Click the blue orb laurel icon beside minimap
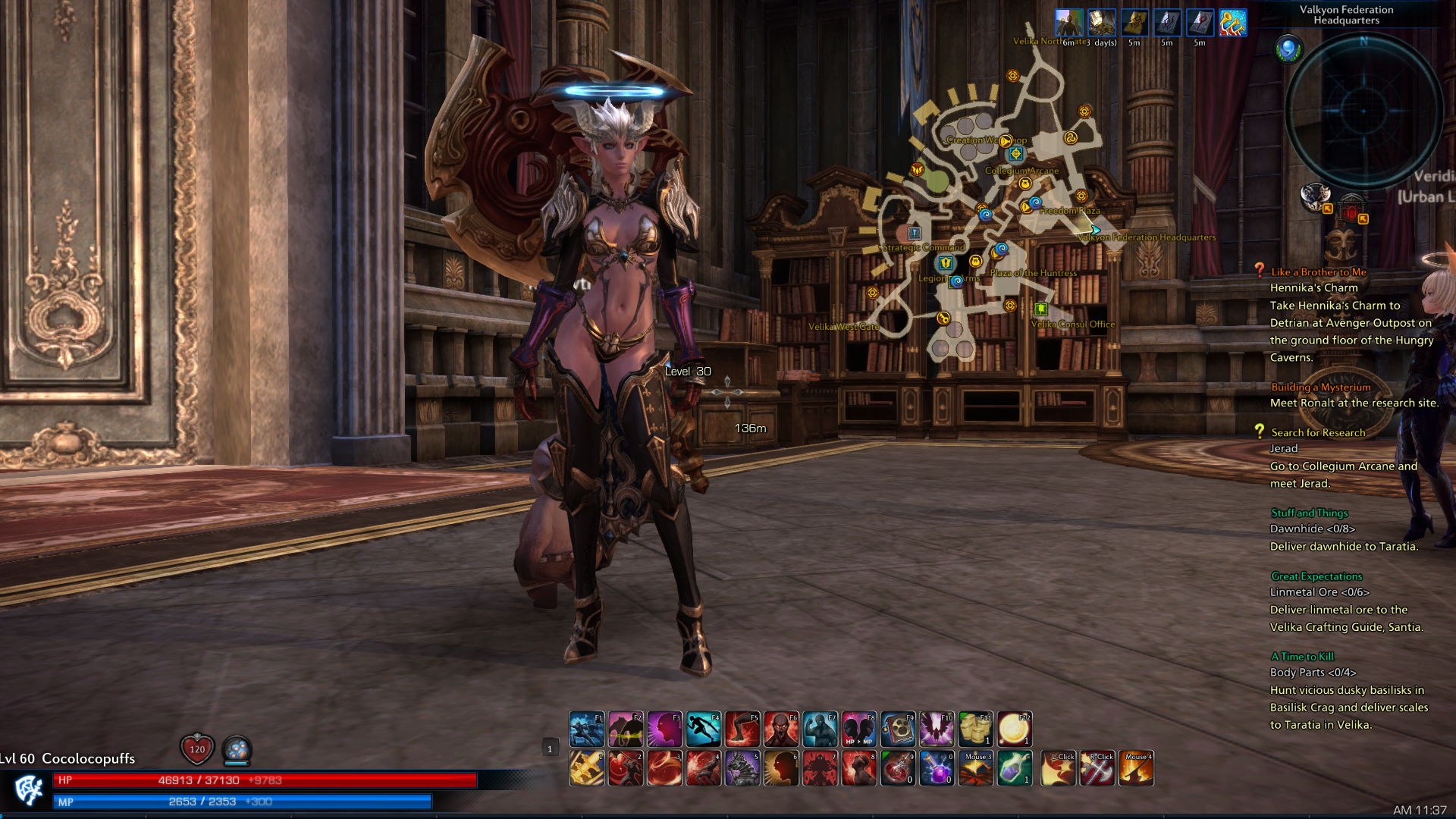The image size is (1456, 819). click(x=1288, y=50)
